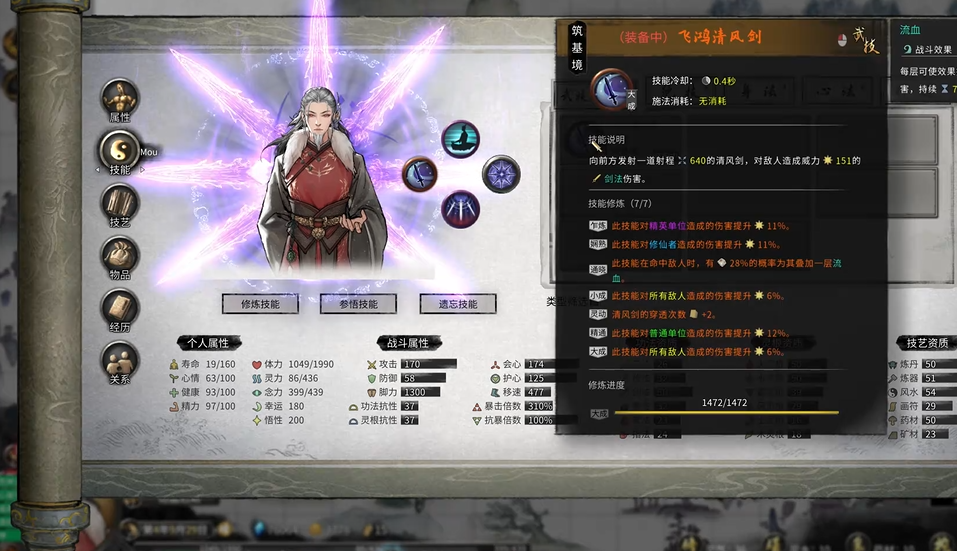Open the 属性 attributes tab
The height and width of the screenshot is (551, 957).
pyautogui.click(x=120, y=97)
